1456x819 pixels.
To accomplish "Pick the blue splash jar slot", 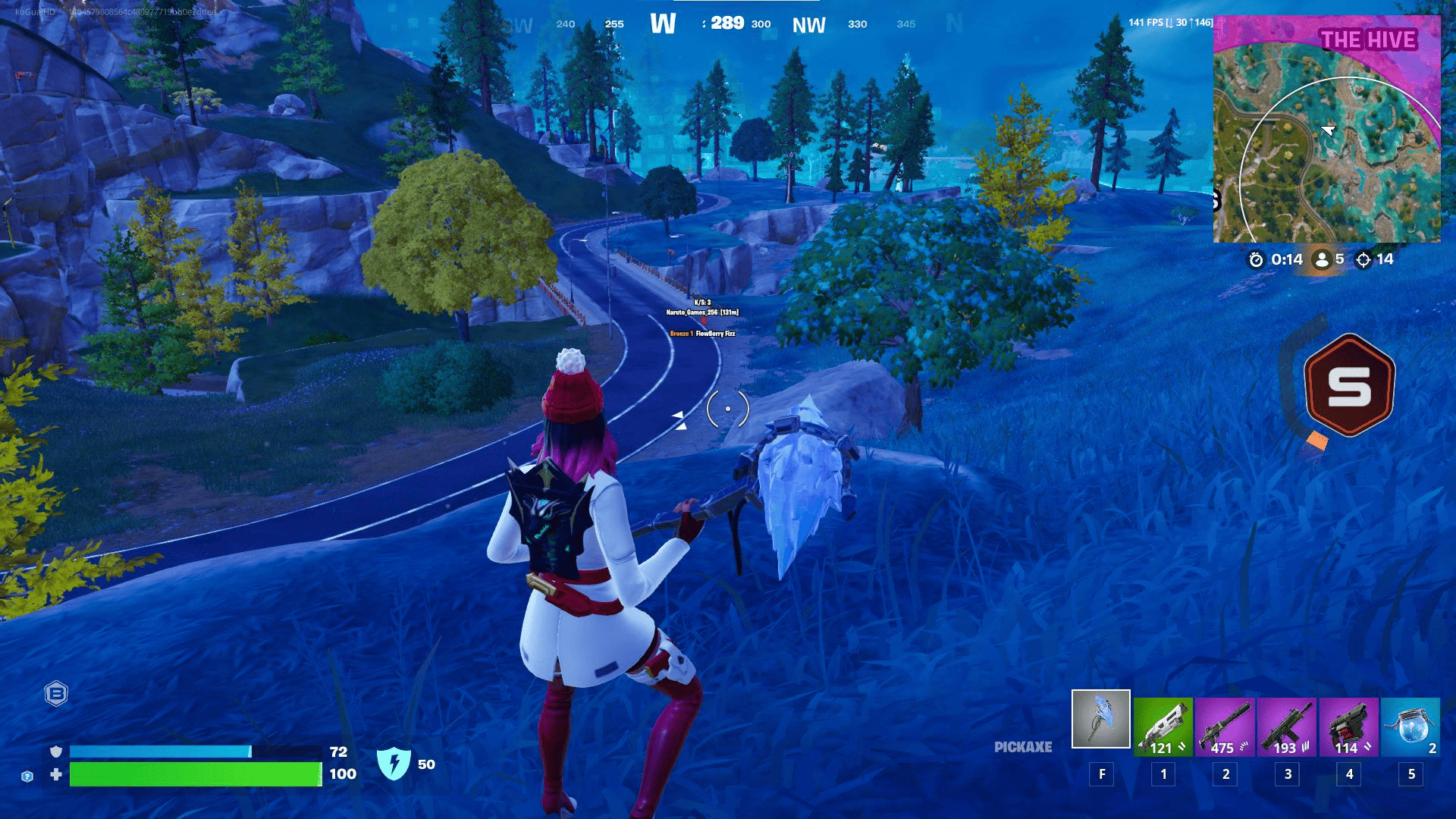I will click(1410, 727).
